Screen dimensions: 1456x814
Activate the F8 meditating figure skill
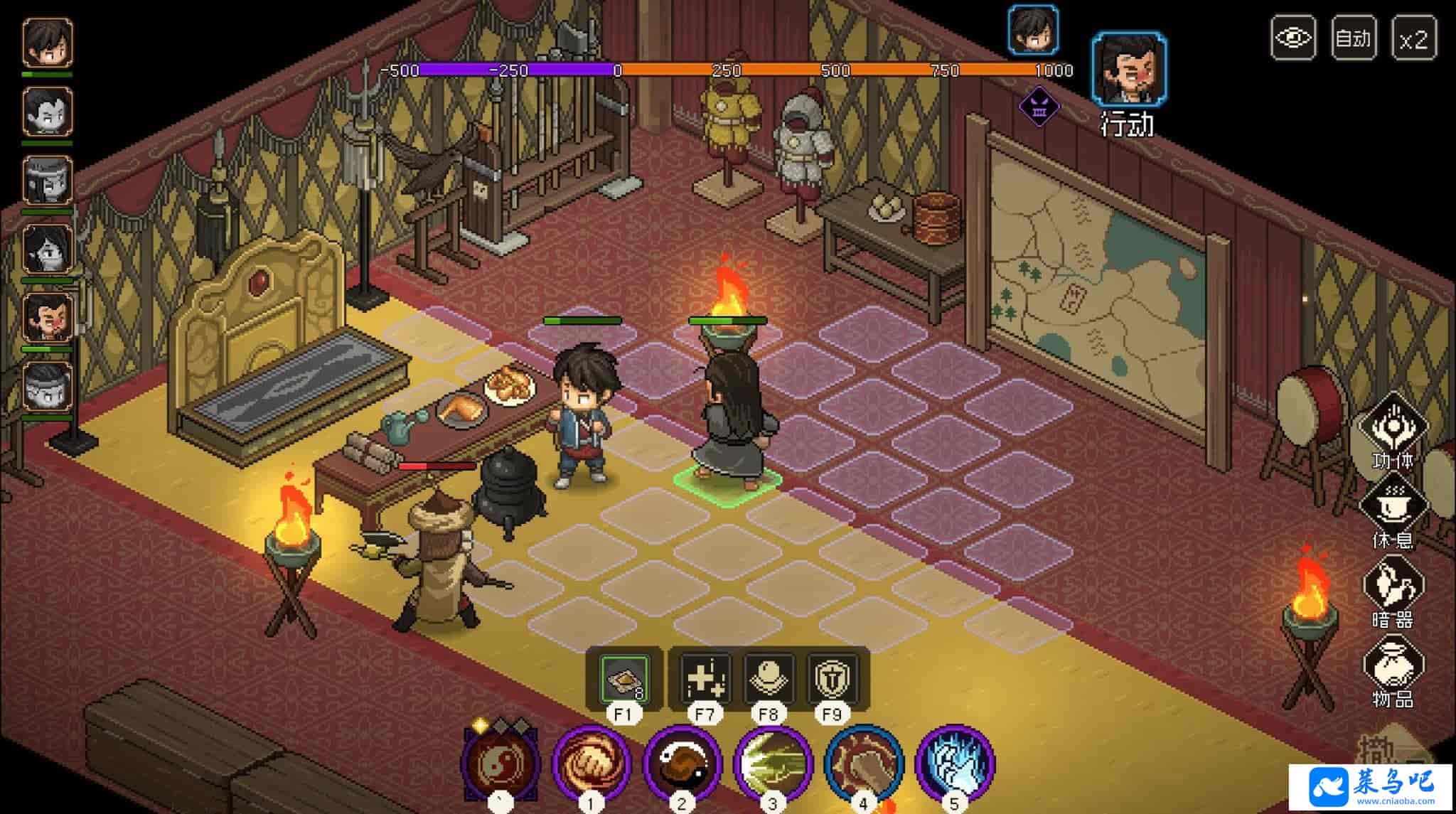pyautogui.click(x=769, y=679)
